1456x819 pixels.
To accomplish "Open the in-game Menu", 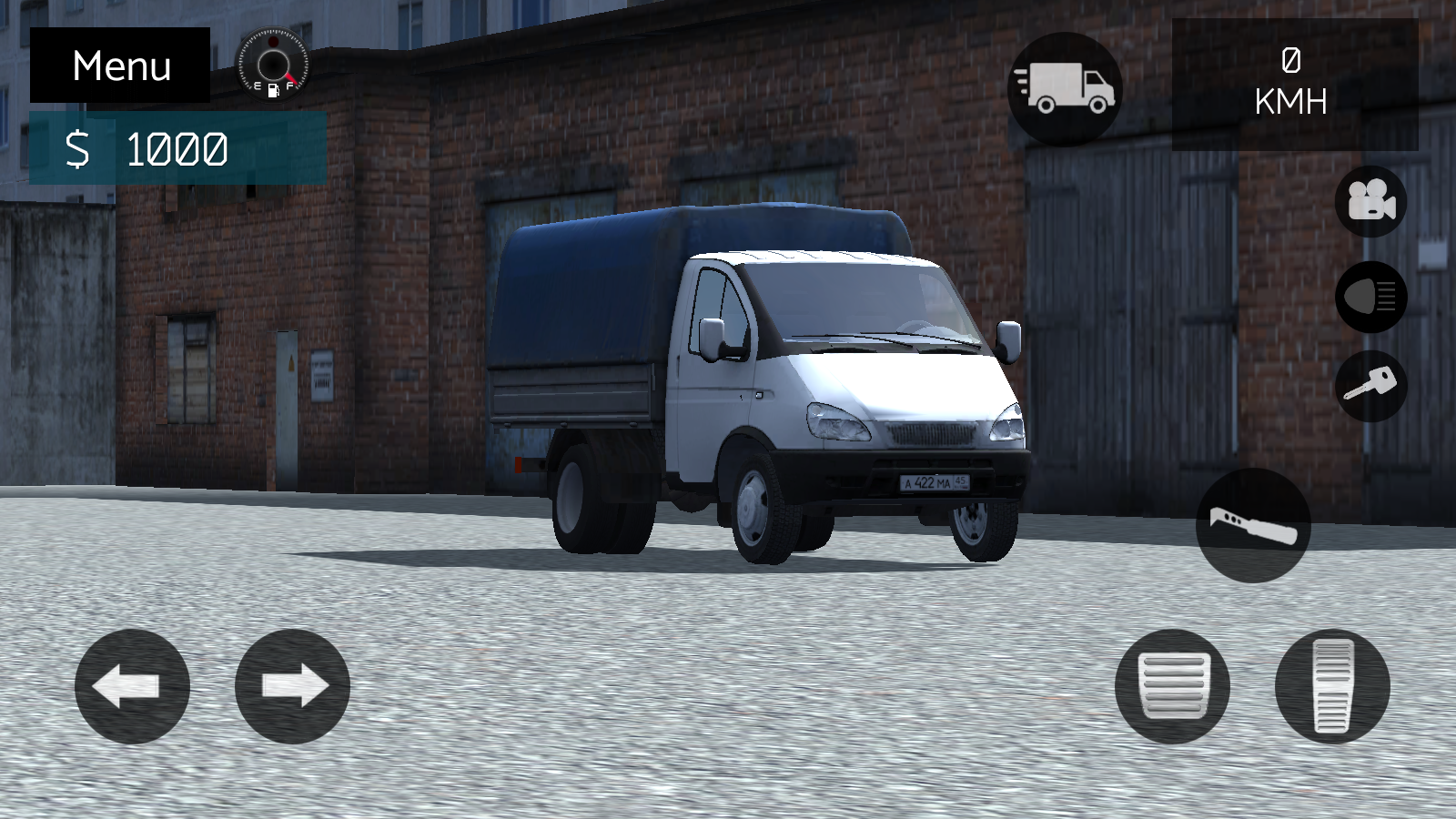I will (x=121, y=65).
